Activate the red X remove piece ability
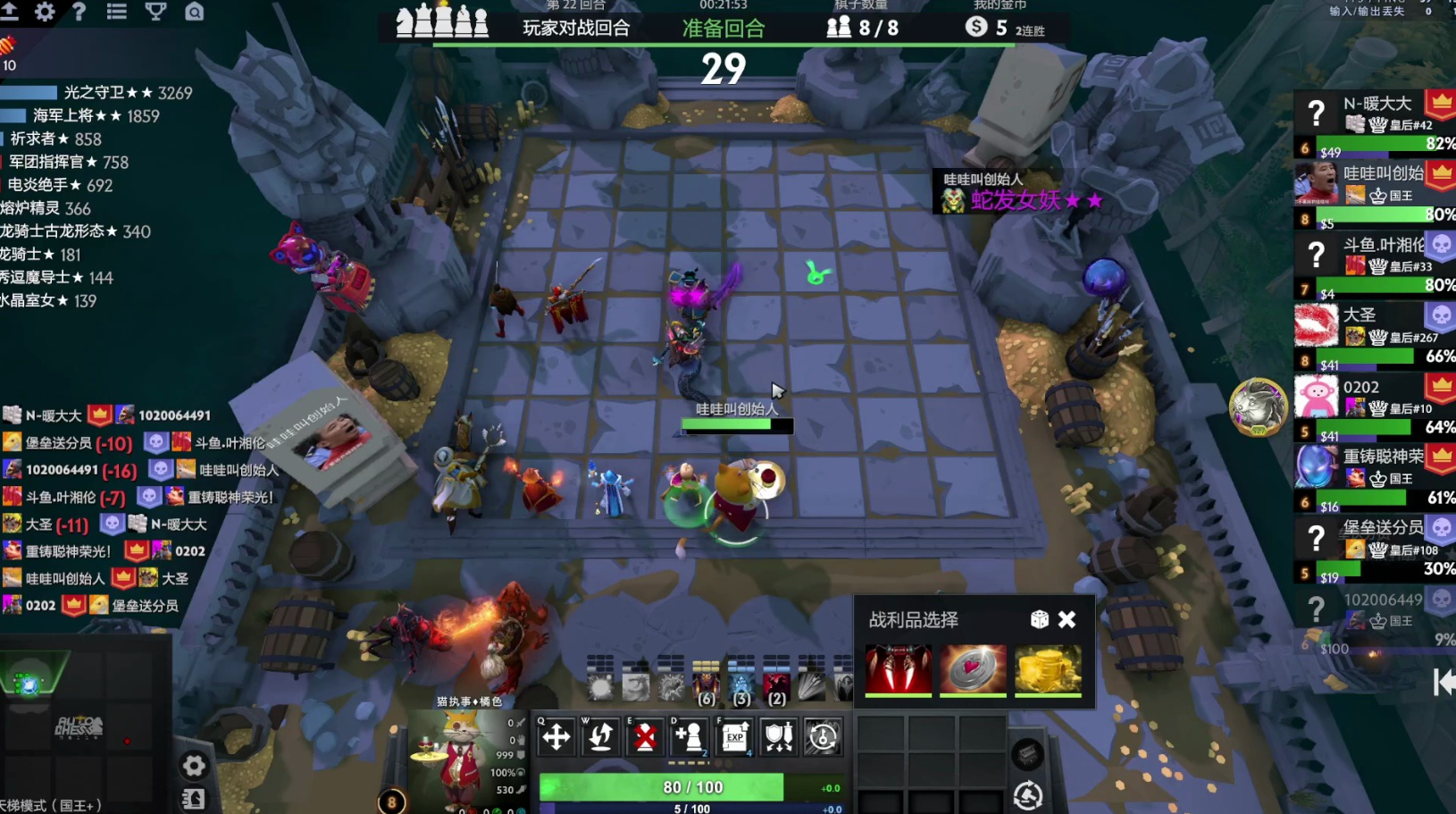 (x=645, y=737)
